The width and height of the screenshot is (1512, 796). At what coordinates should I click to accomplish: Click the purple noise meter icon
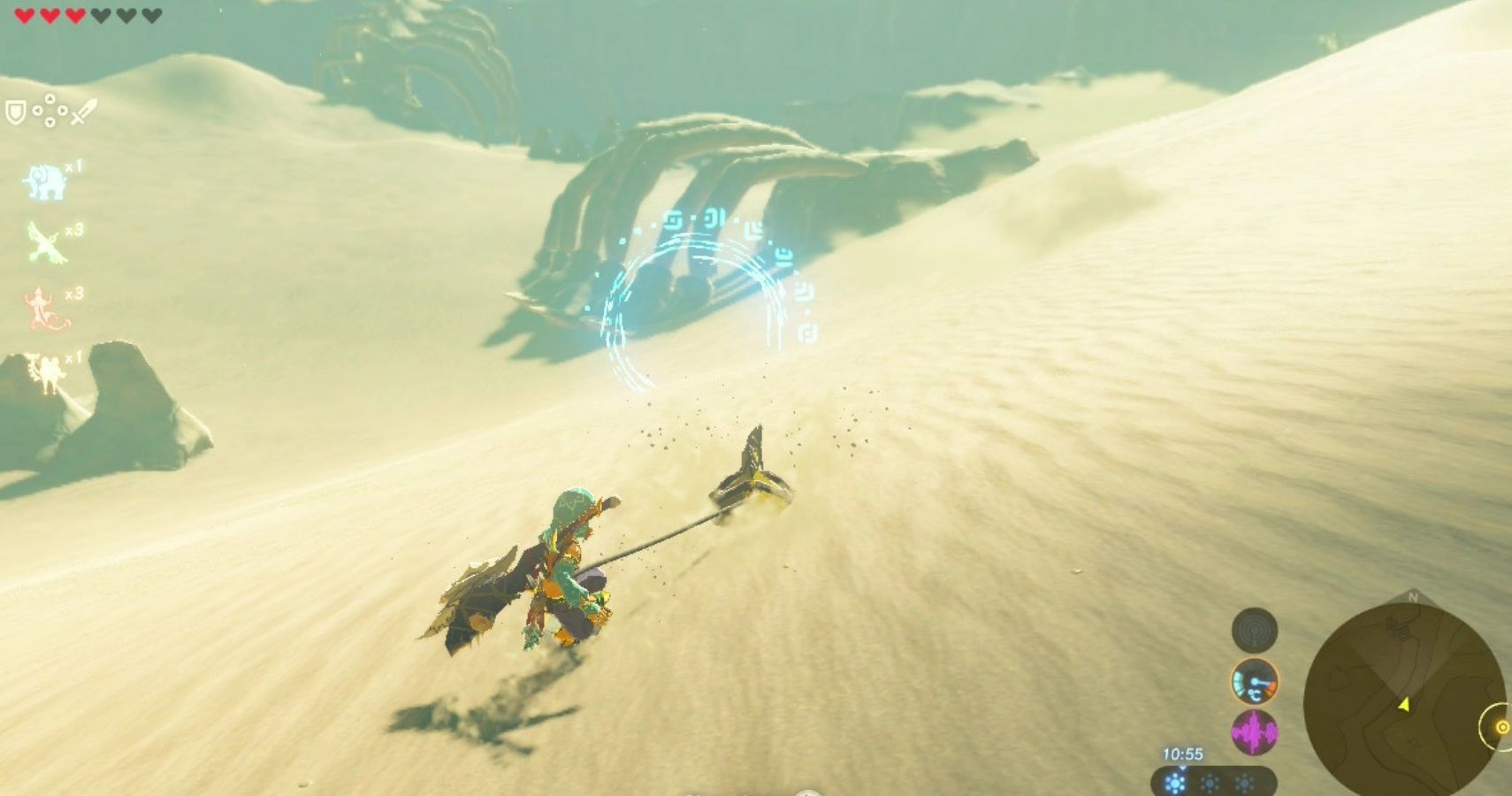1254,732
